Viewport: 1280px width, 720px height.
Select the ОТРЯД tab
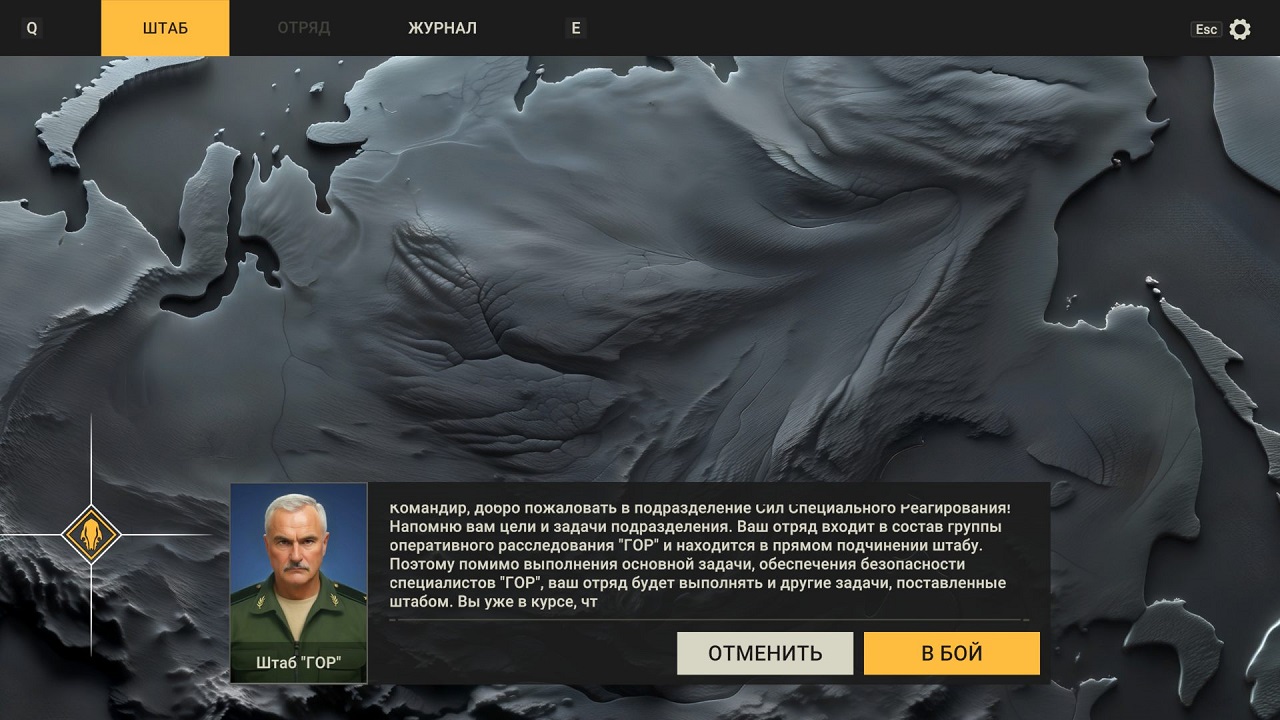click(x=304, y=28)
